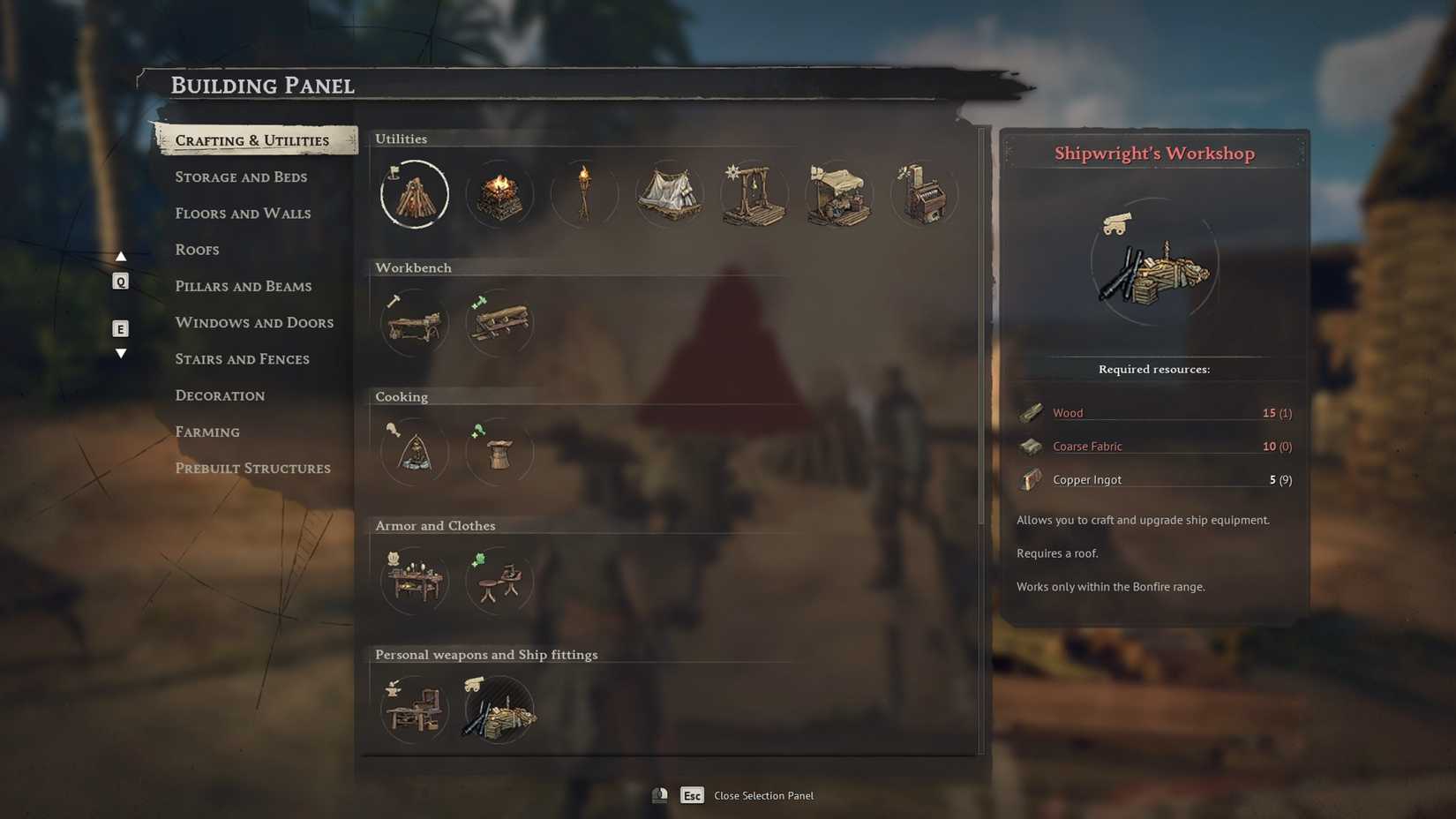Select the Cooking pot icon

pos(415,452)
